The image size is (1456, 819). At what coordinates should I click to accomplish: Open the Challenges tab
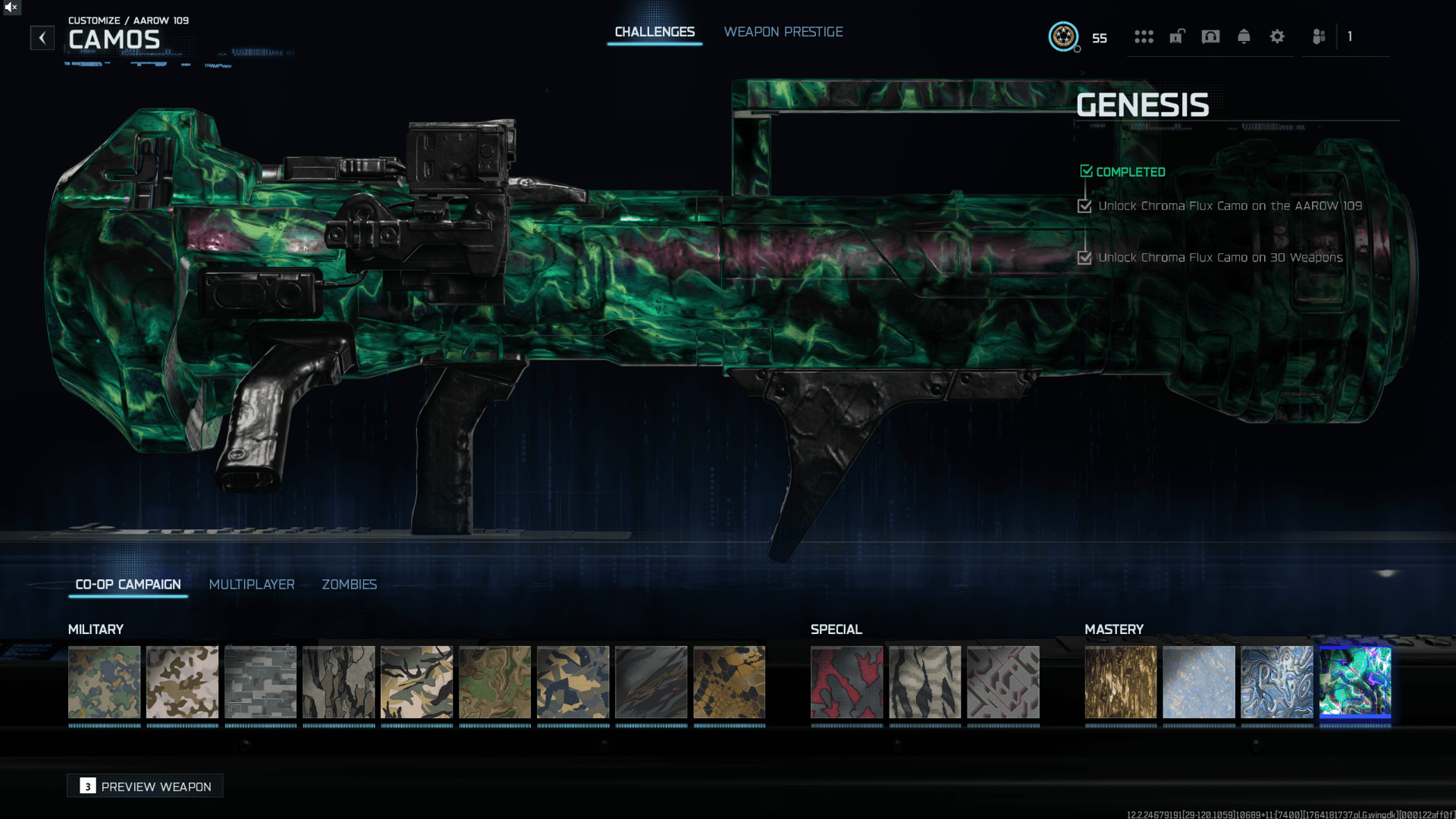coord(654,32)
